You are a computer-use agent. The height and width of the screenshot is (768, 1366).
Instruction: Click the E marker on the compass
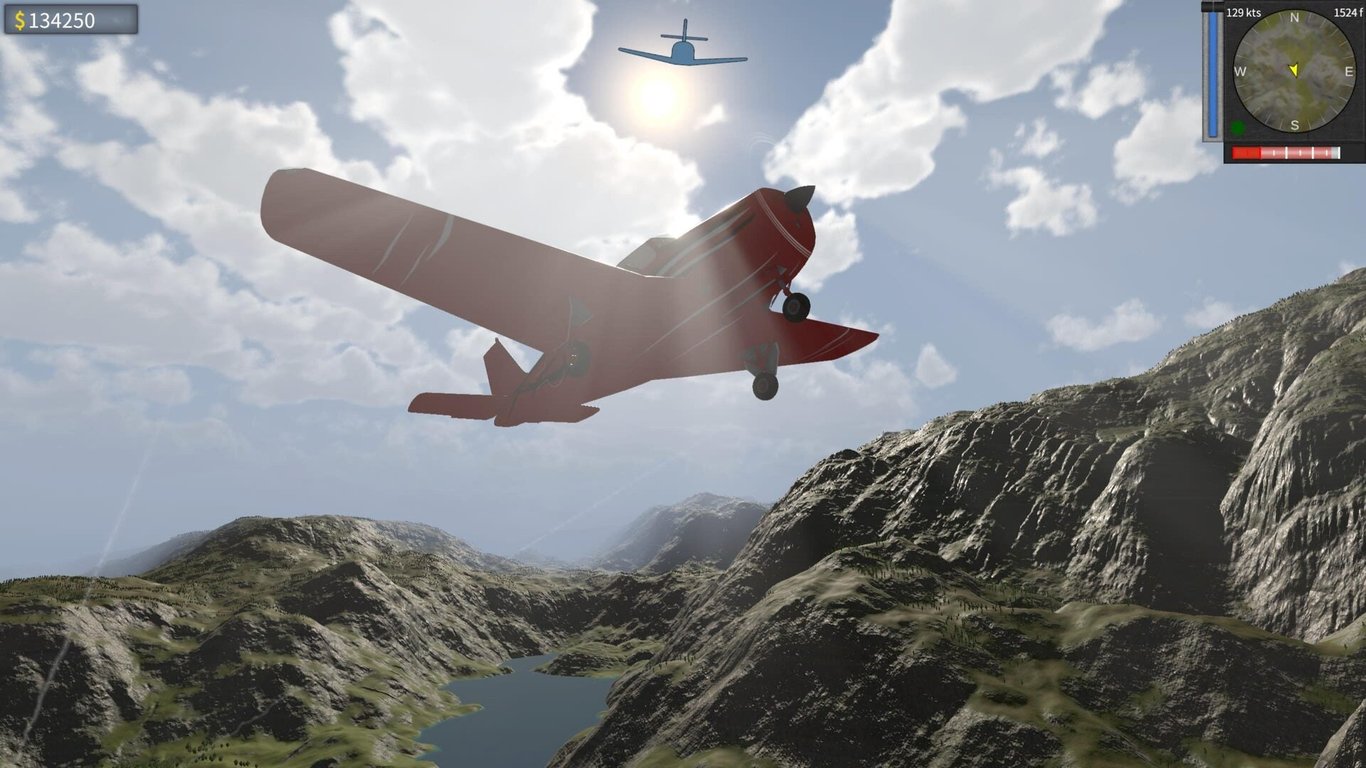[1348, 71]
